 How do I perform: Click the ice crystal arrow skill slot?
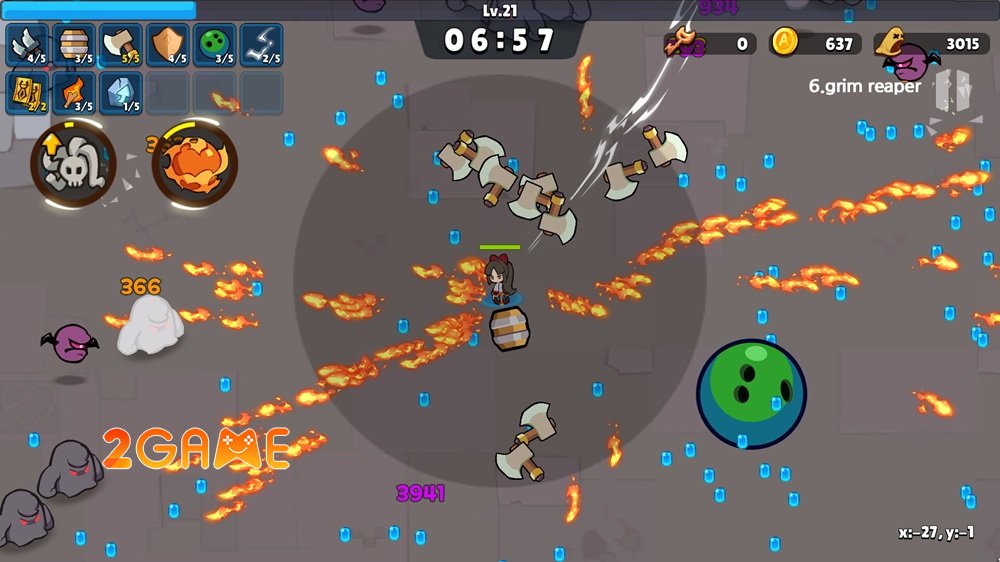(x=120, y=92)
